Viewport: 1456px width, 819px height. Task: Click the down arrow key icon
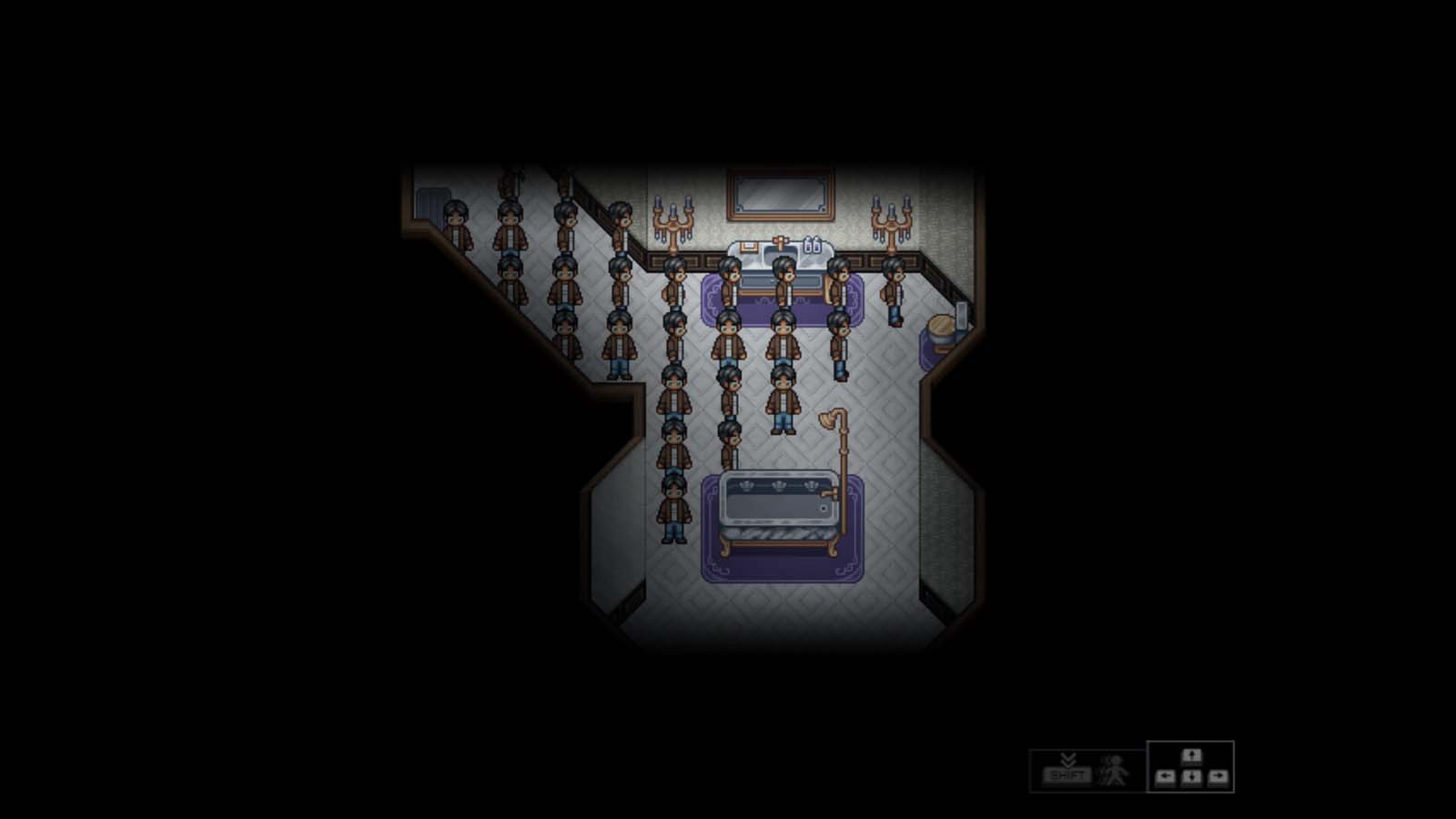[x=1194, y=777]
